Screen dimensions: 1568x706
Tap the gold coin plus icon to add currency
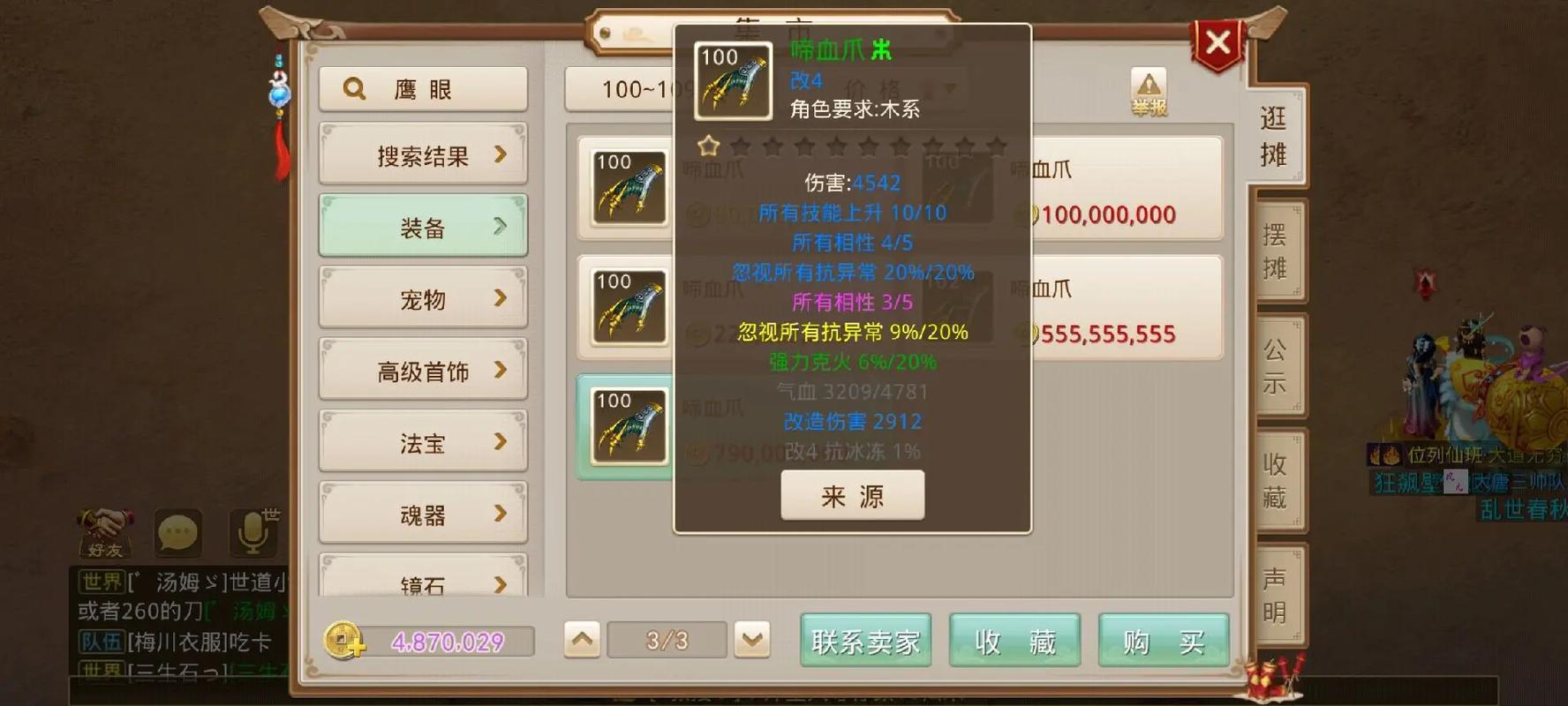coord(344,640)
